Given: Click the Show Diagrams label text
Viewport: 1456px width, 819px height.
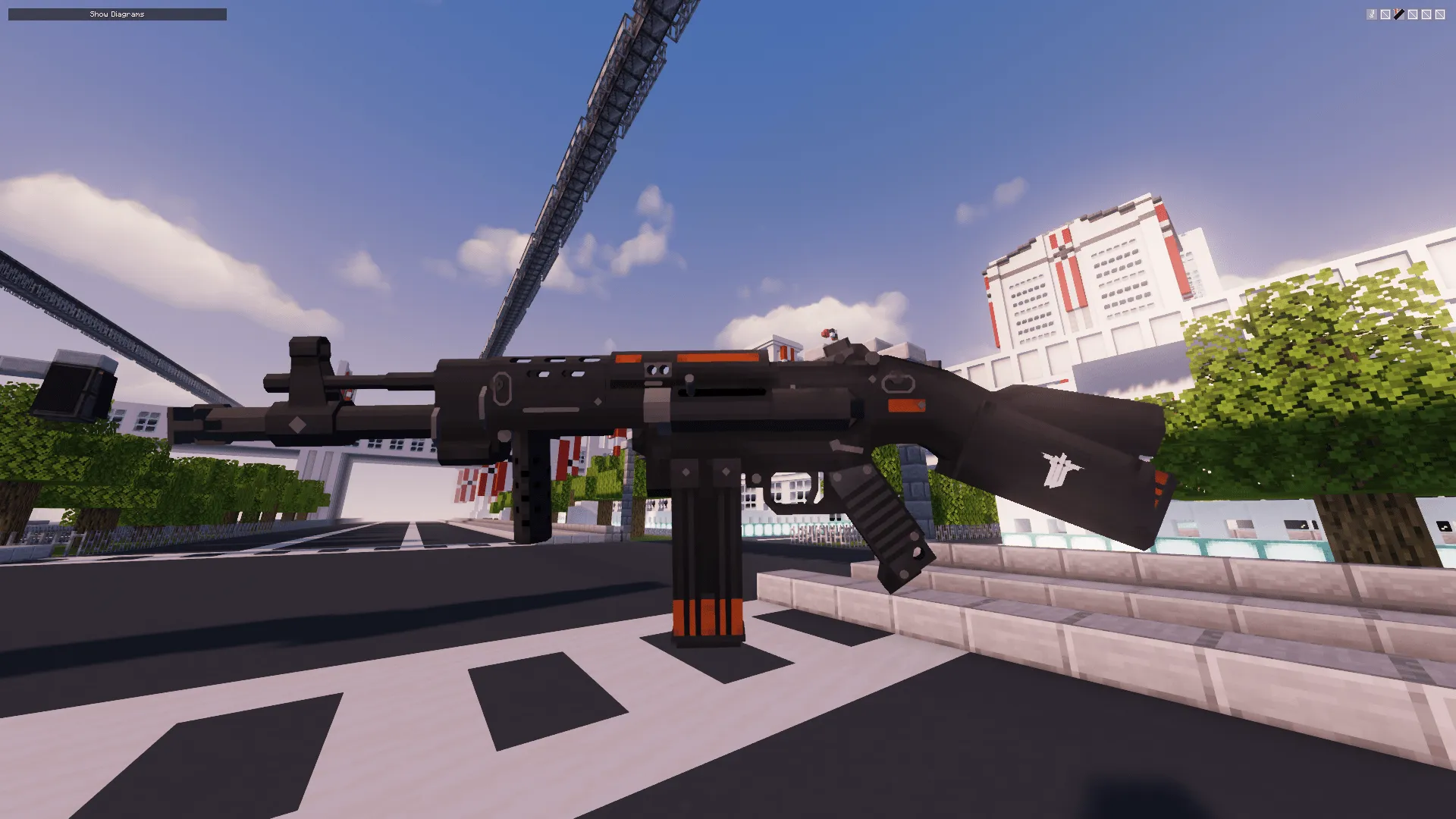Looking at the screenshot, I should pyautogui.click(x=115, y=13).
